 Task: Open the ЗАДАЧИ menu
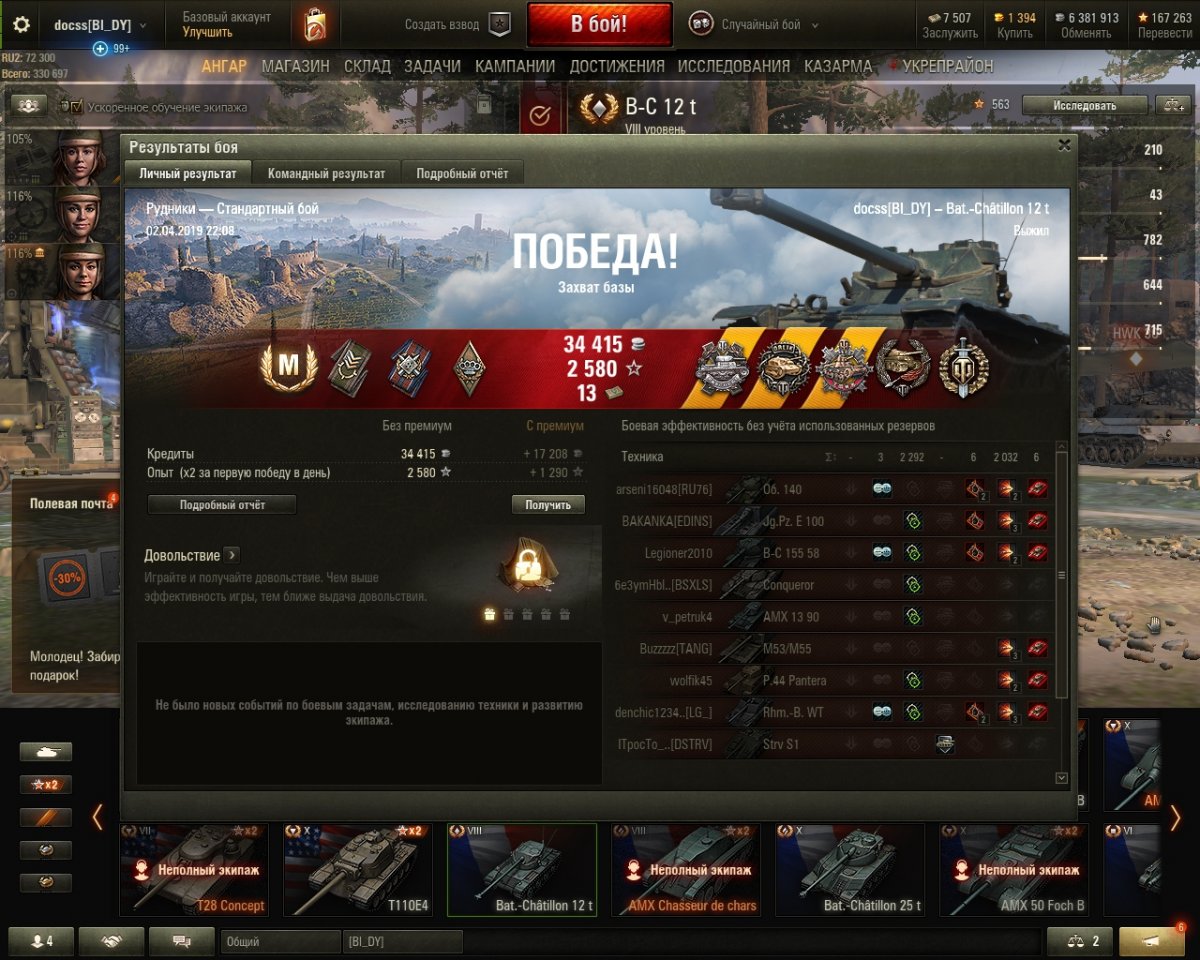pyautogui.click(x=432, y=66)
